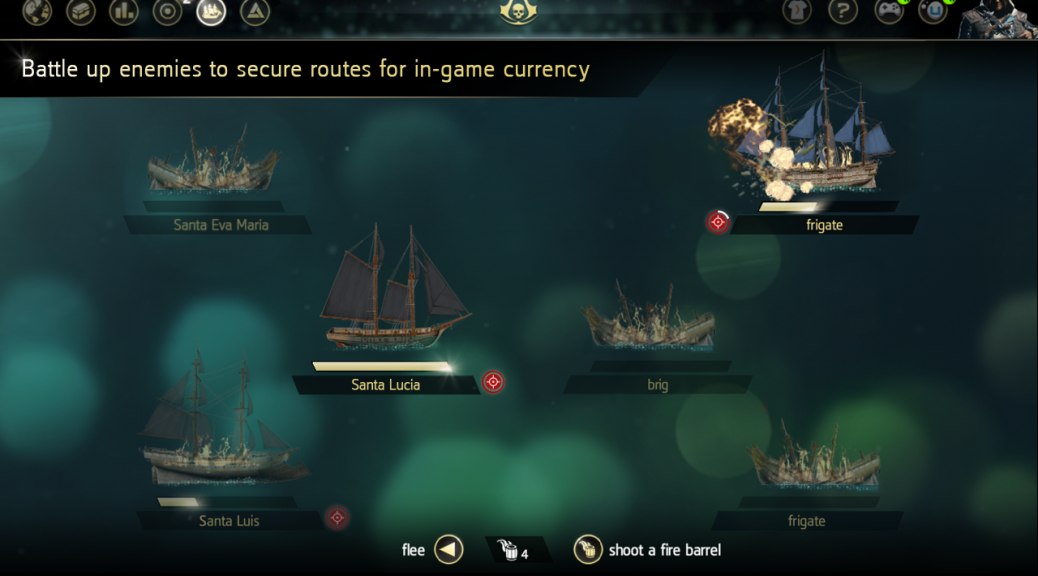This screenshot has width=1038, height=576.
Task: Open the gamepad controller icon
Action: (889, 11)
